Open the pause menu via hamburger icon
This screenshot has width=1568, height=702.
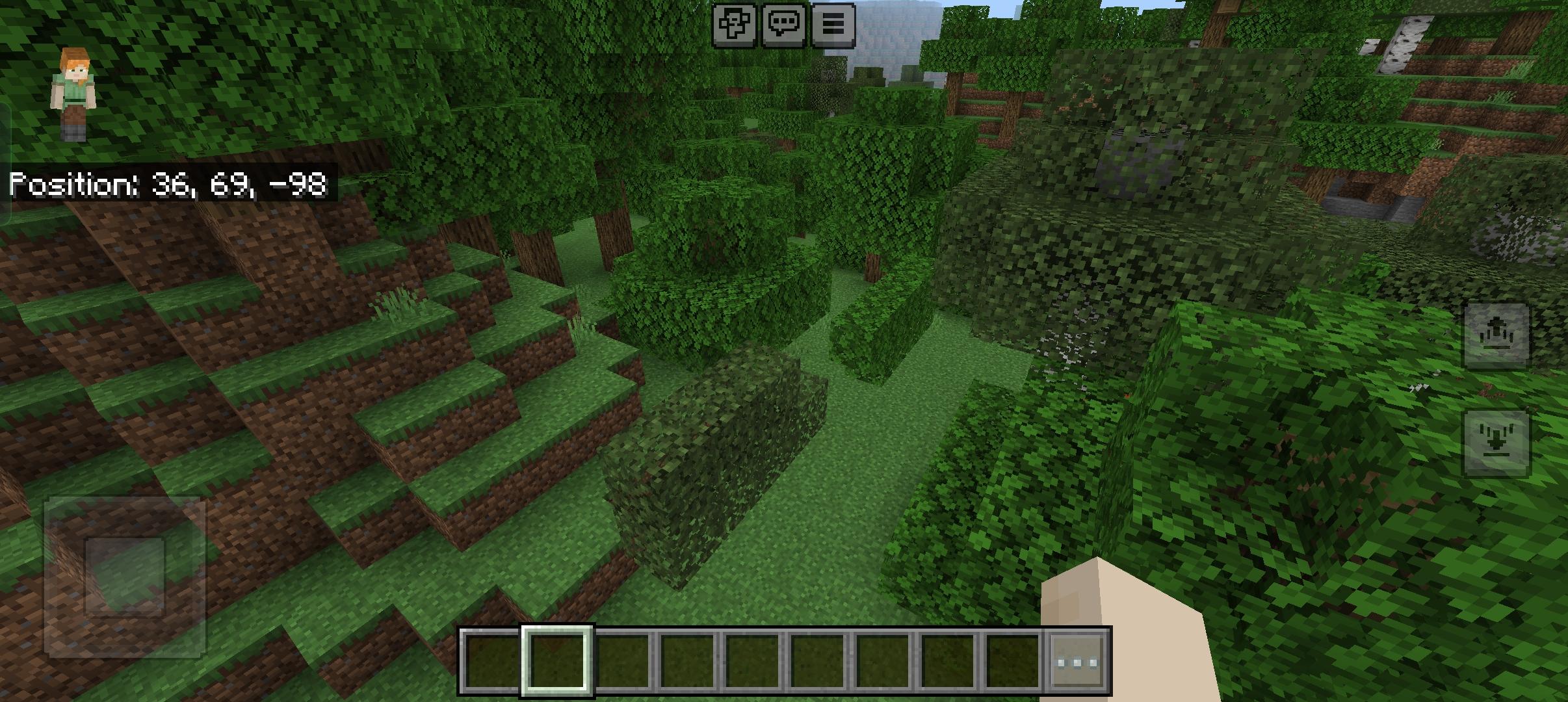tap(833, 25)
